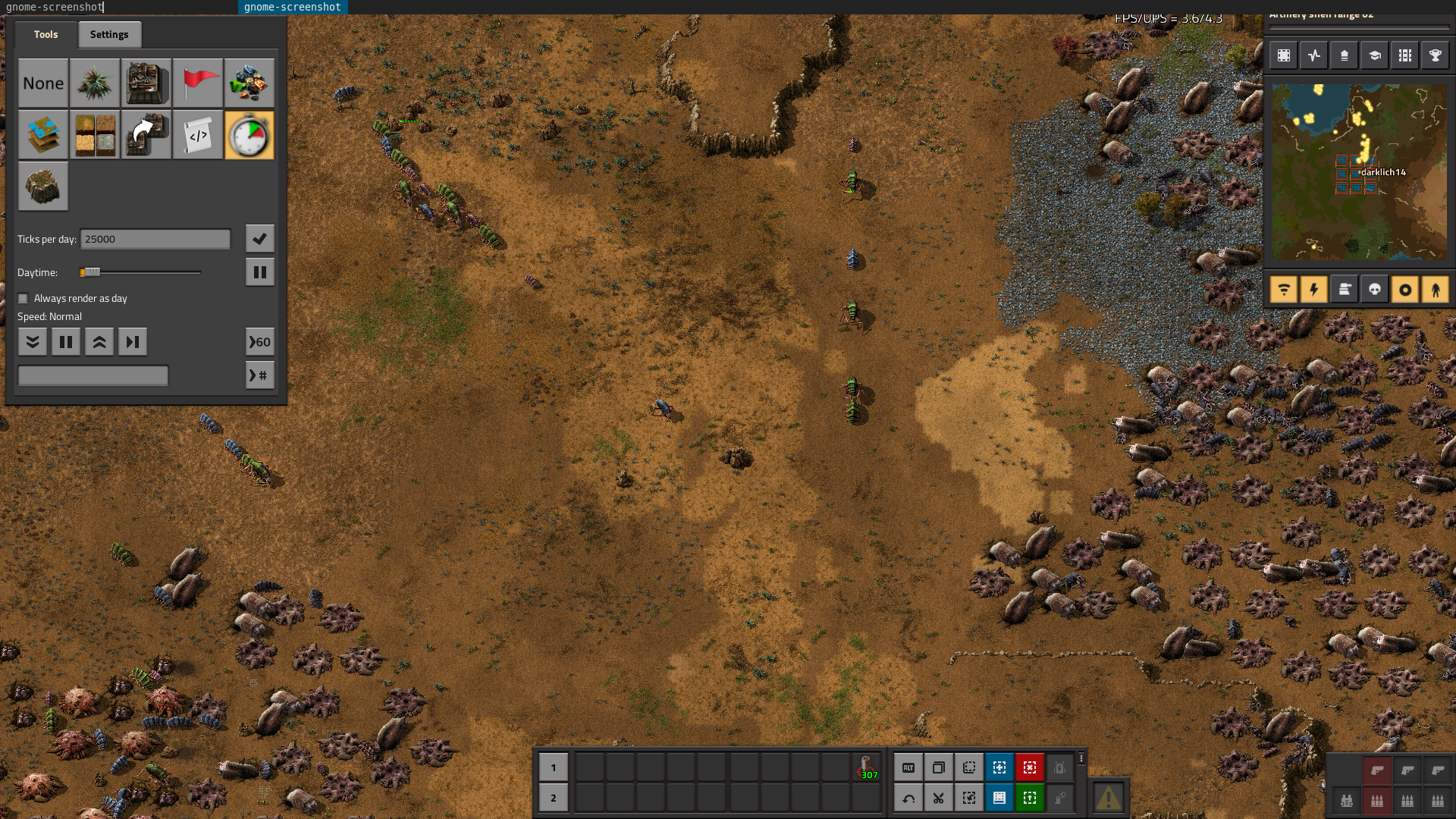The width and height of the screenshot is (1456, 819).
Task: Toggle the lightning bolt electric network overlay
Action: 1313,290
